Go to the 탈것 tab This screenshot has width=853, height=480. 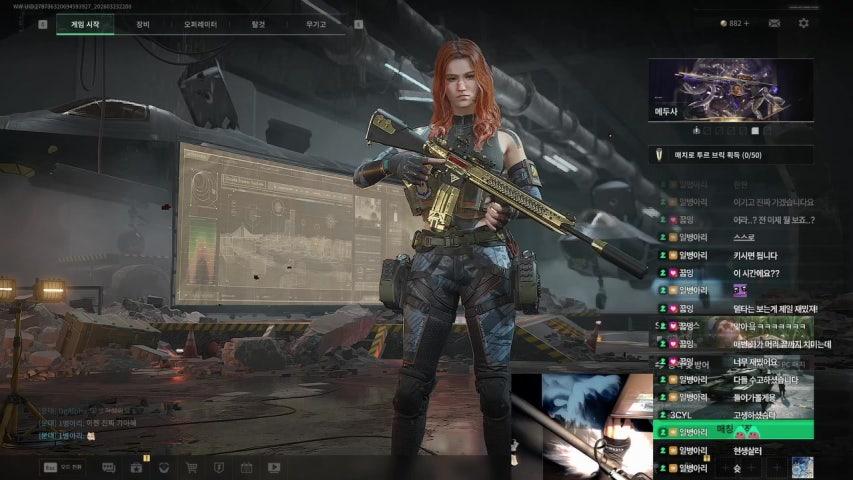coord(259,25)
